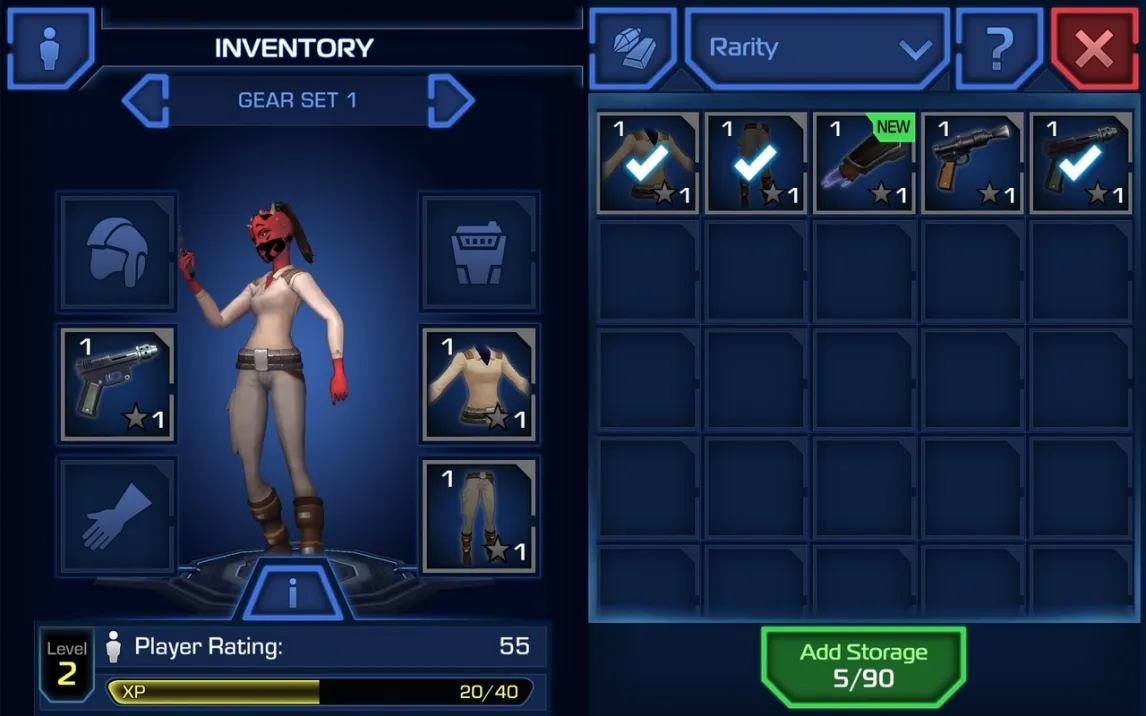Switch to the next gear set arrow

click(450, 100)
